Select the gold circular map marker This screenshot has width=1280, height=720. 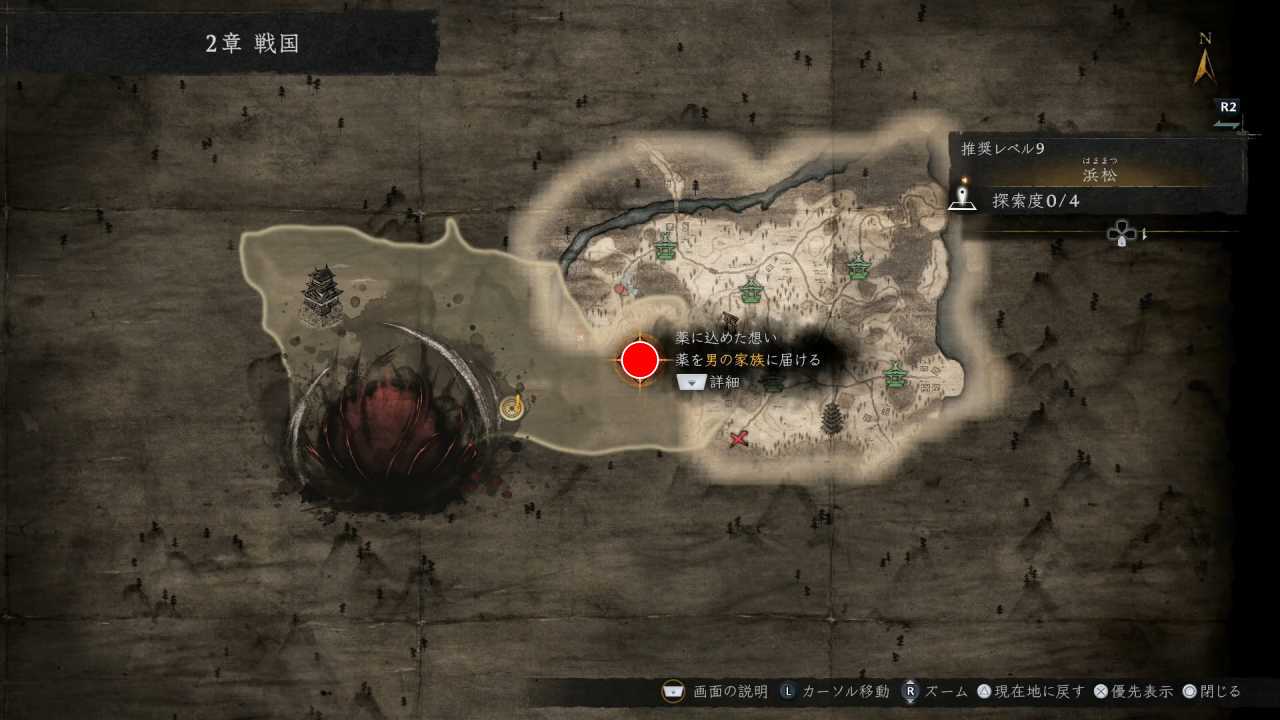[513, 407]
